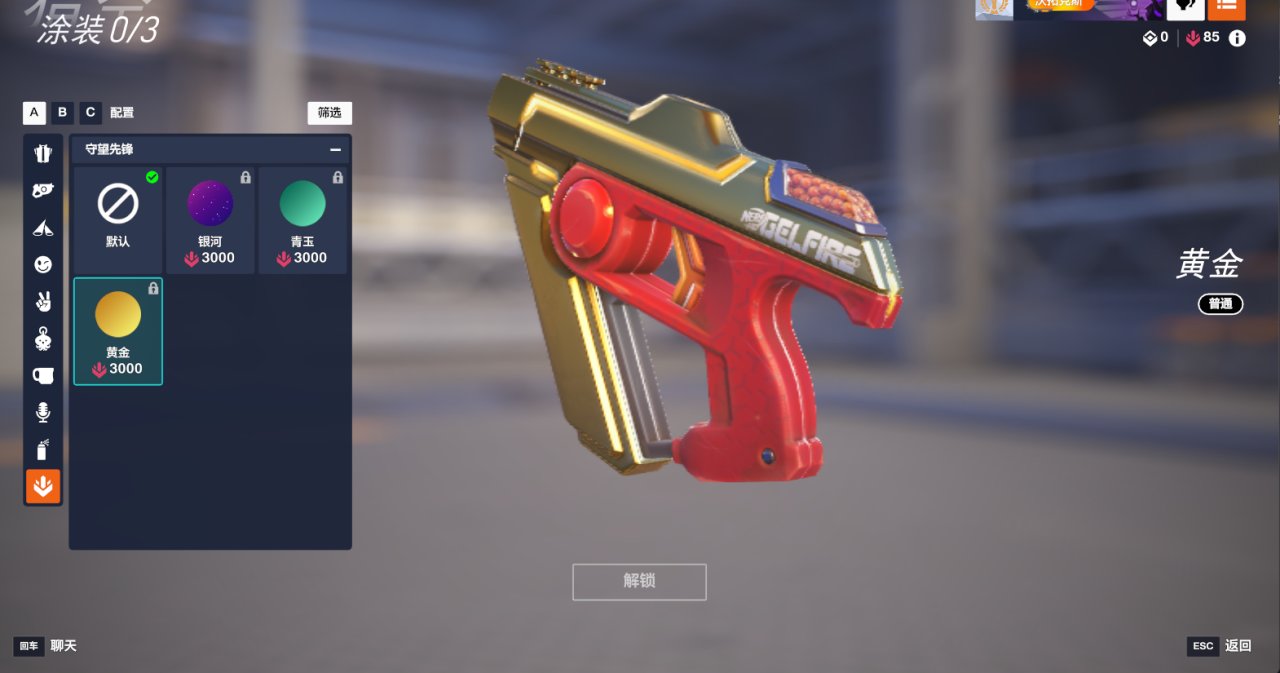Open the peace-sign hand category

43,302
